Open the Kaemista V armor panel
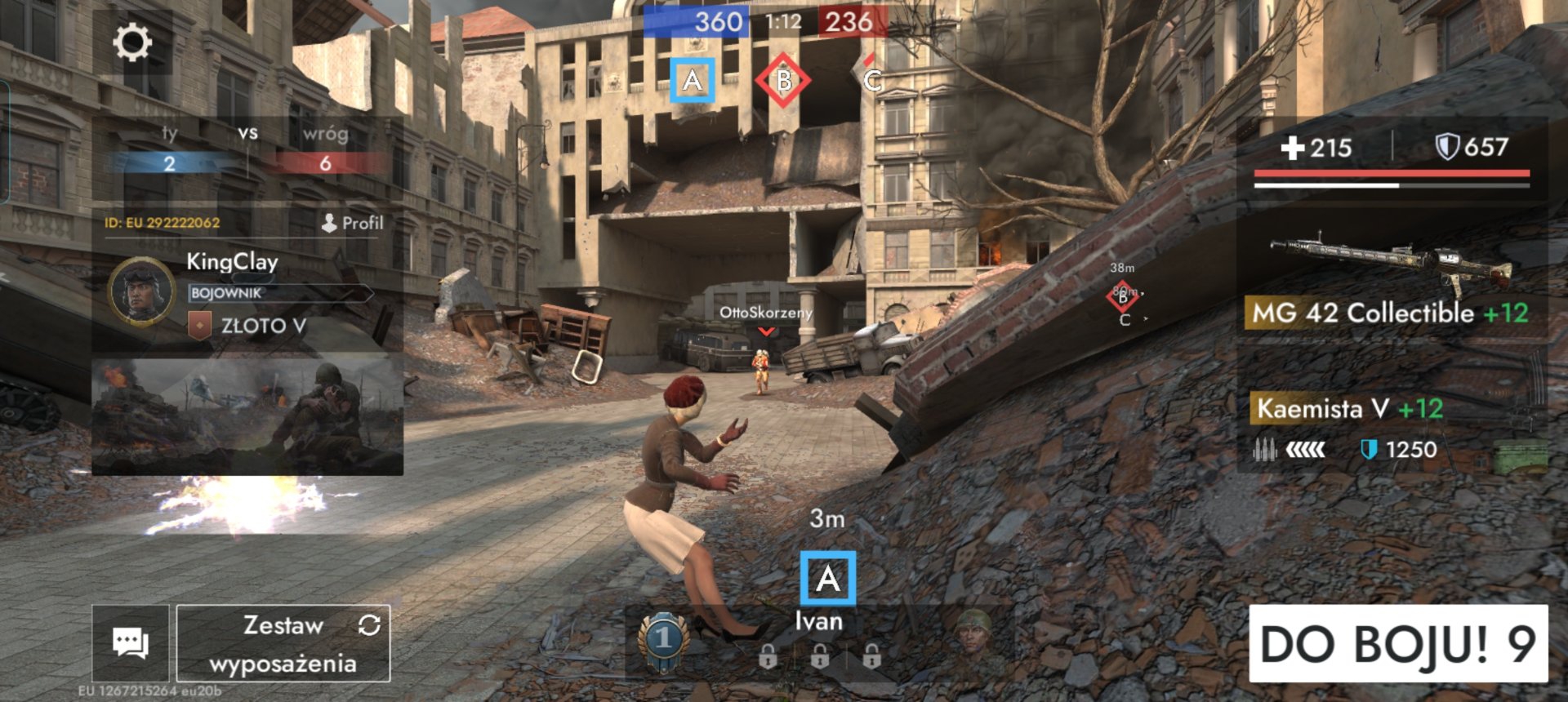The width and height of the screenshot is (1568, 702). pyautogui.click(x=1390, y=426)
